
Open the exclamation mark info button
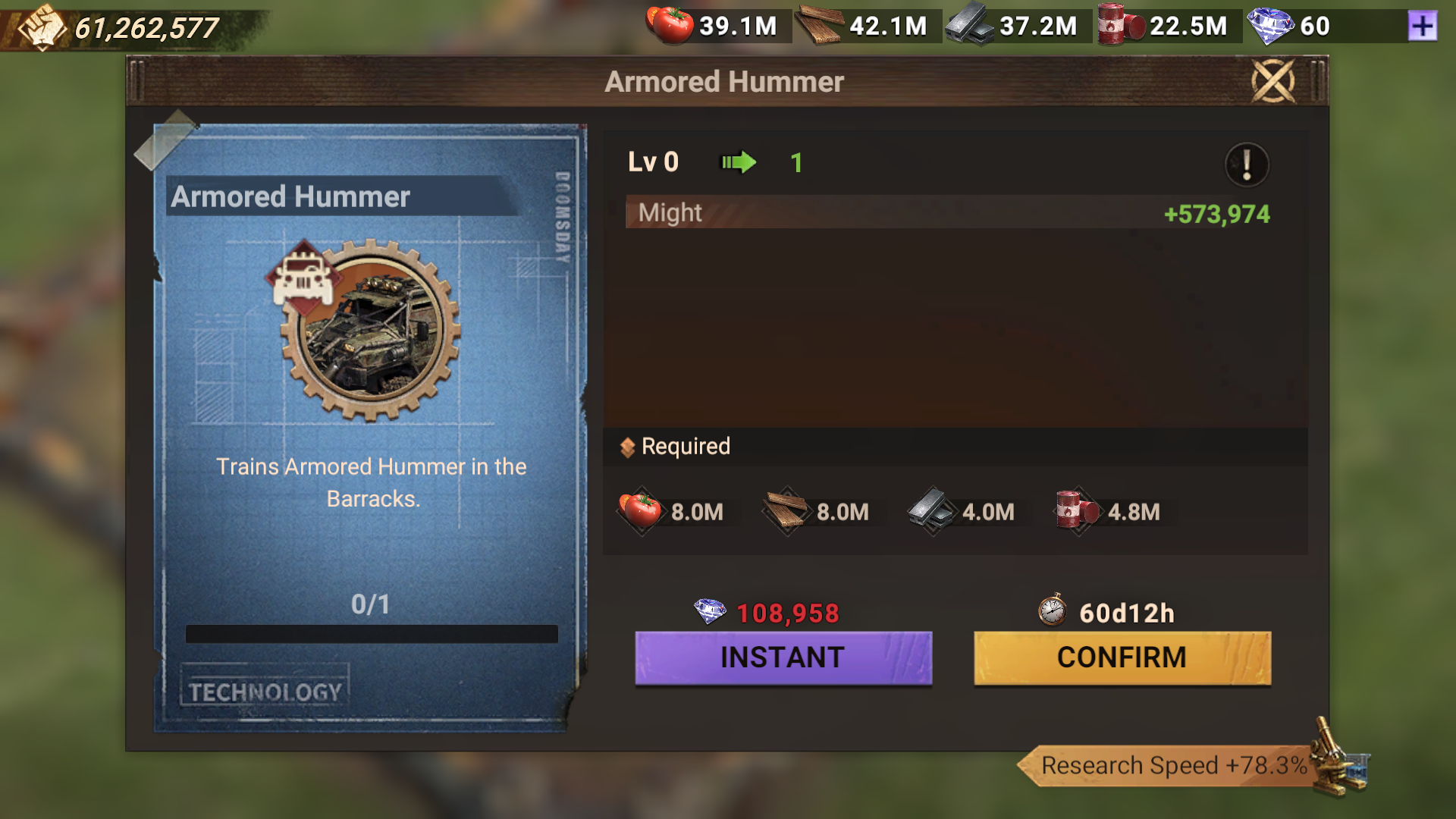tap(1246, 164)
